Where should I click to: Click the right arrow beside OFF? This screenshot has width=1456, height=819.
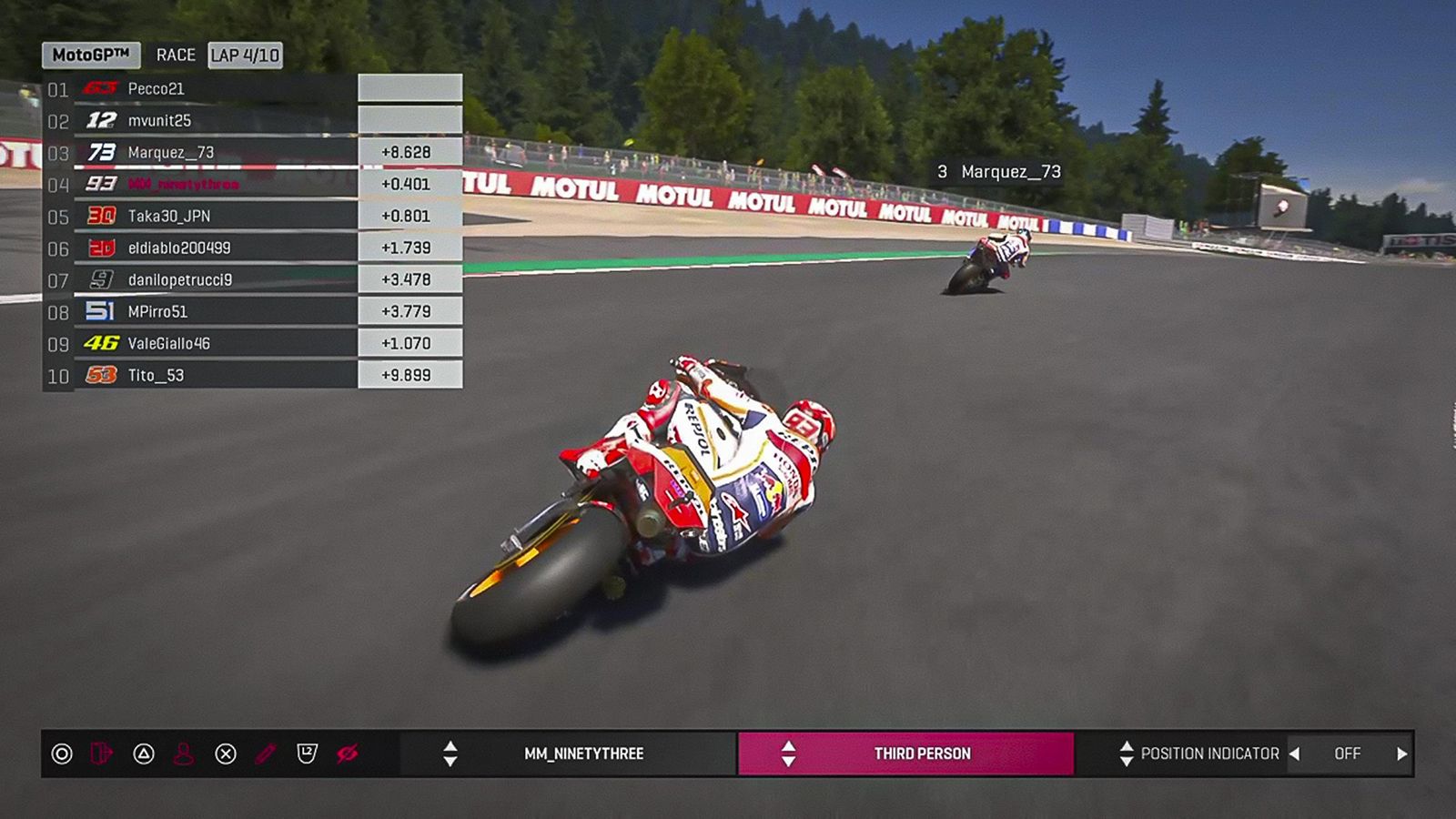[1402, 753]
